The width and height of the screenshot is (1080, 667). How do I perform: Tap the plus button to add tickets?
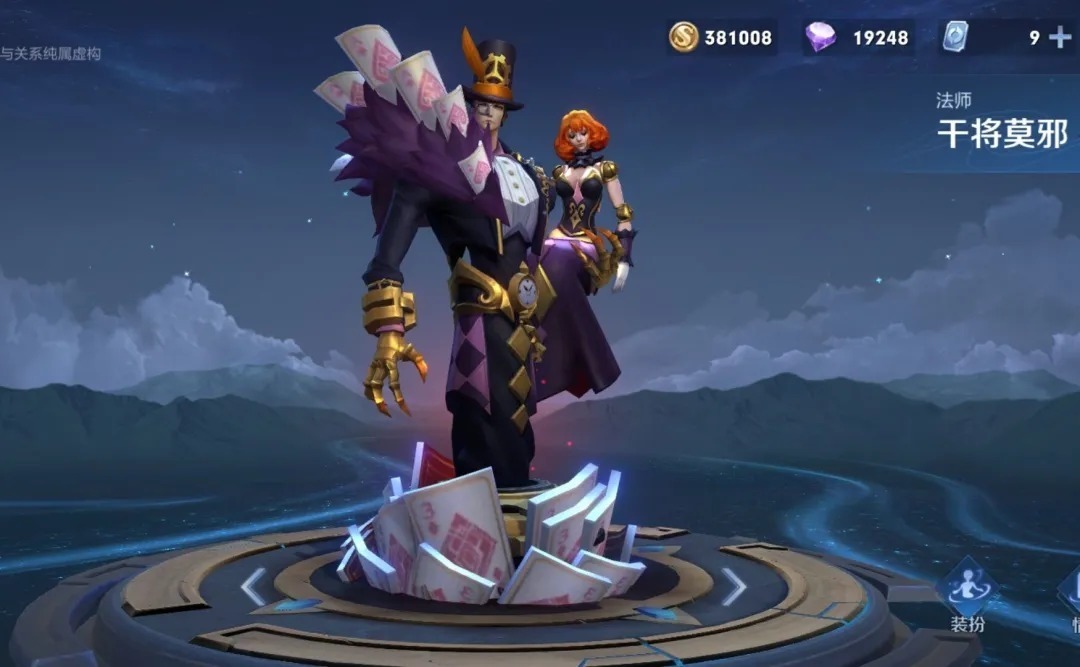pos(1059,38)
